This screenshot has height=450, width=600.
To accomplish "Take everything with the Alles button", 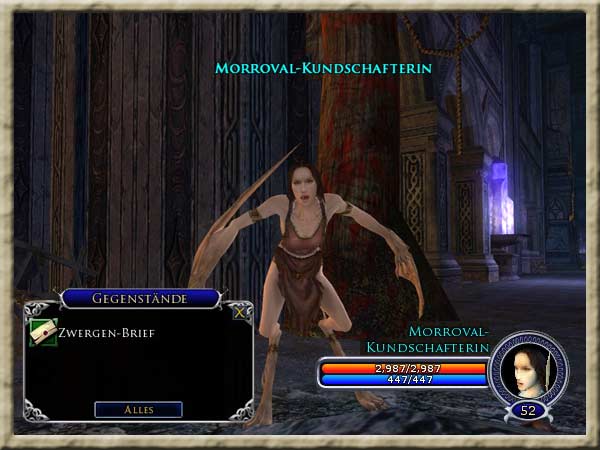I will (138, 409).
